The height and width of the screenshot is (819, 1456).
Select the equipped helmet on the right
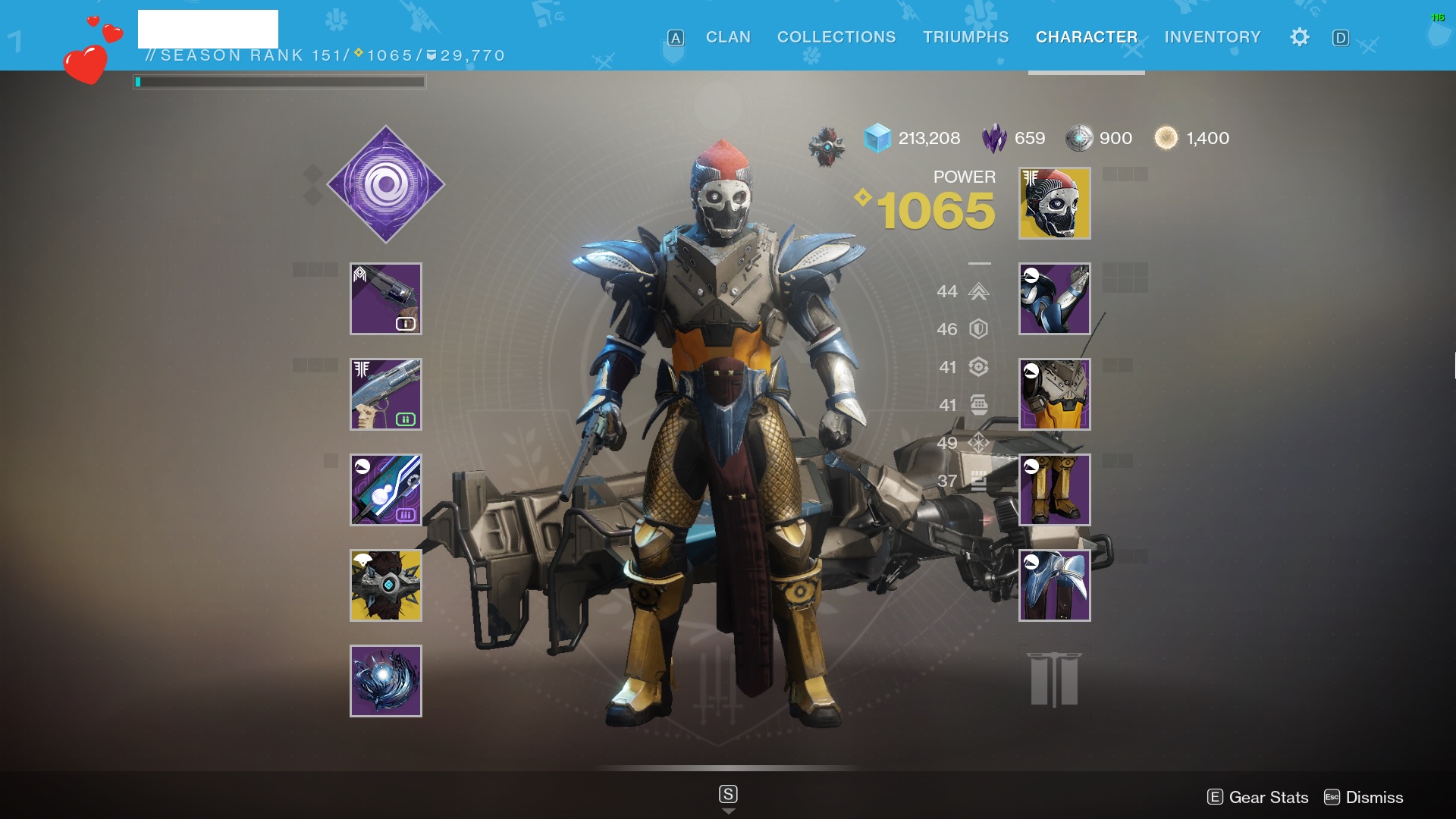click(1054, 202)
